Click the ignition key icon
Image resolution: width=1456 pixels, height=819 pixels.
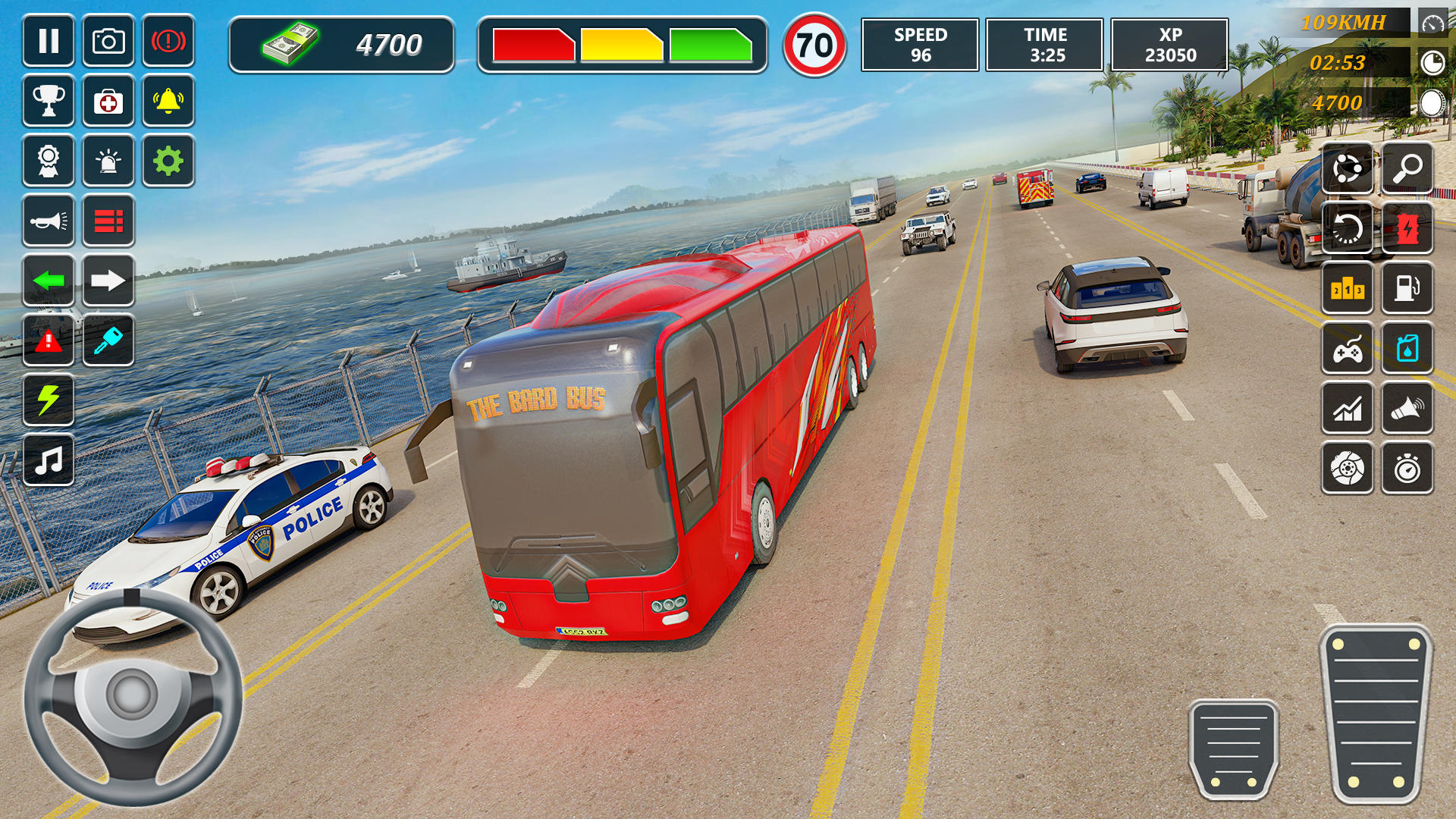click(108, 342)
